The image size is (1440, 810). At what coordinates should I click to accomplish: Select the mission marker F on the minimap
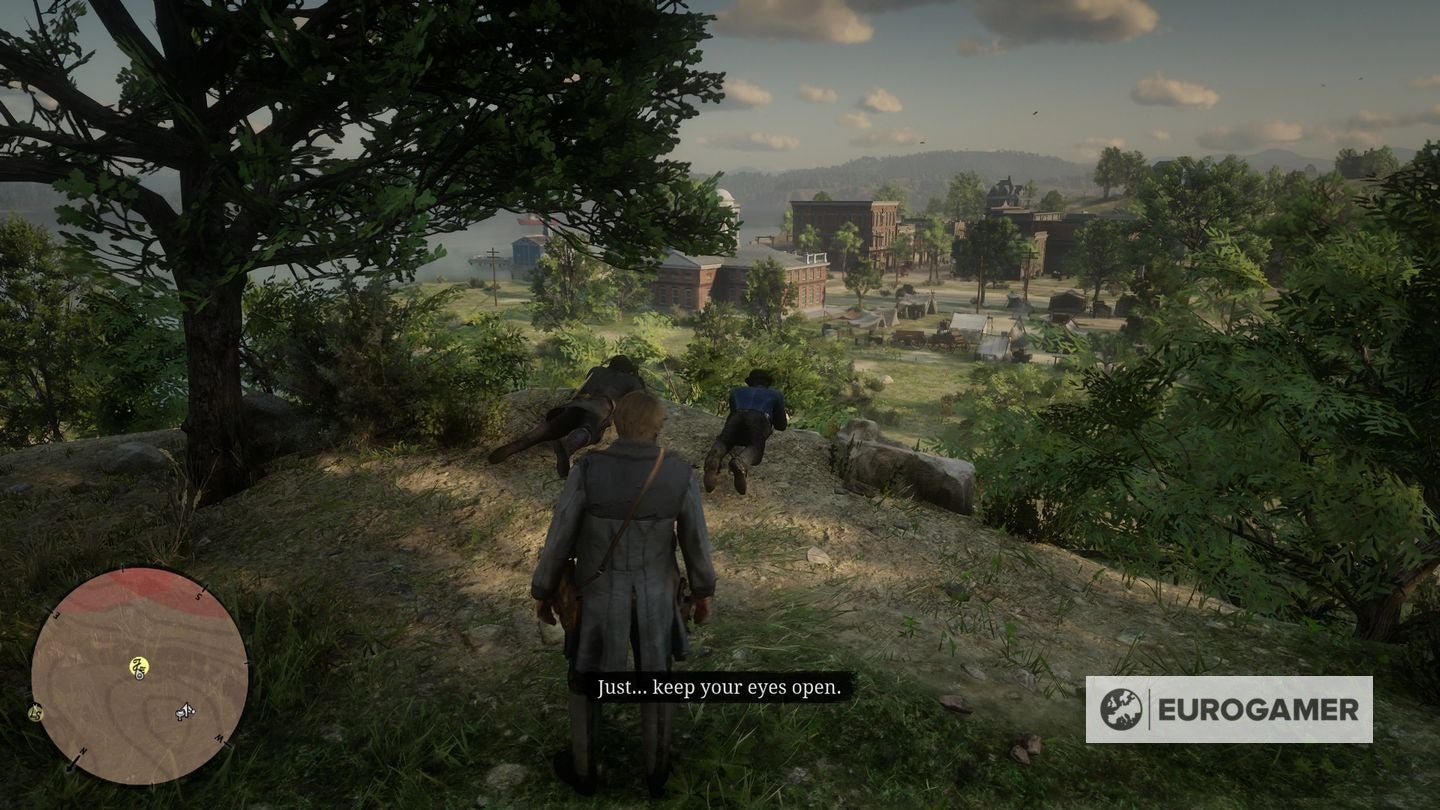pos(139,666)
